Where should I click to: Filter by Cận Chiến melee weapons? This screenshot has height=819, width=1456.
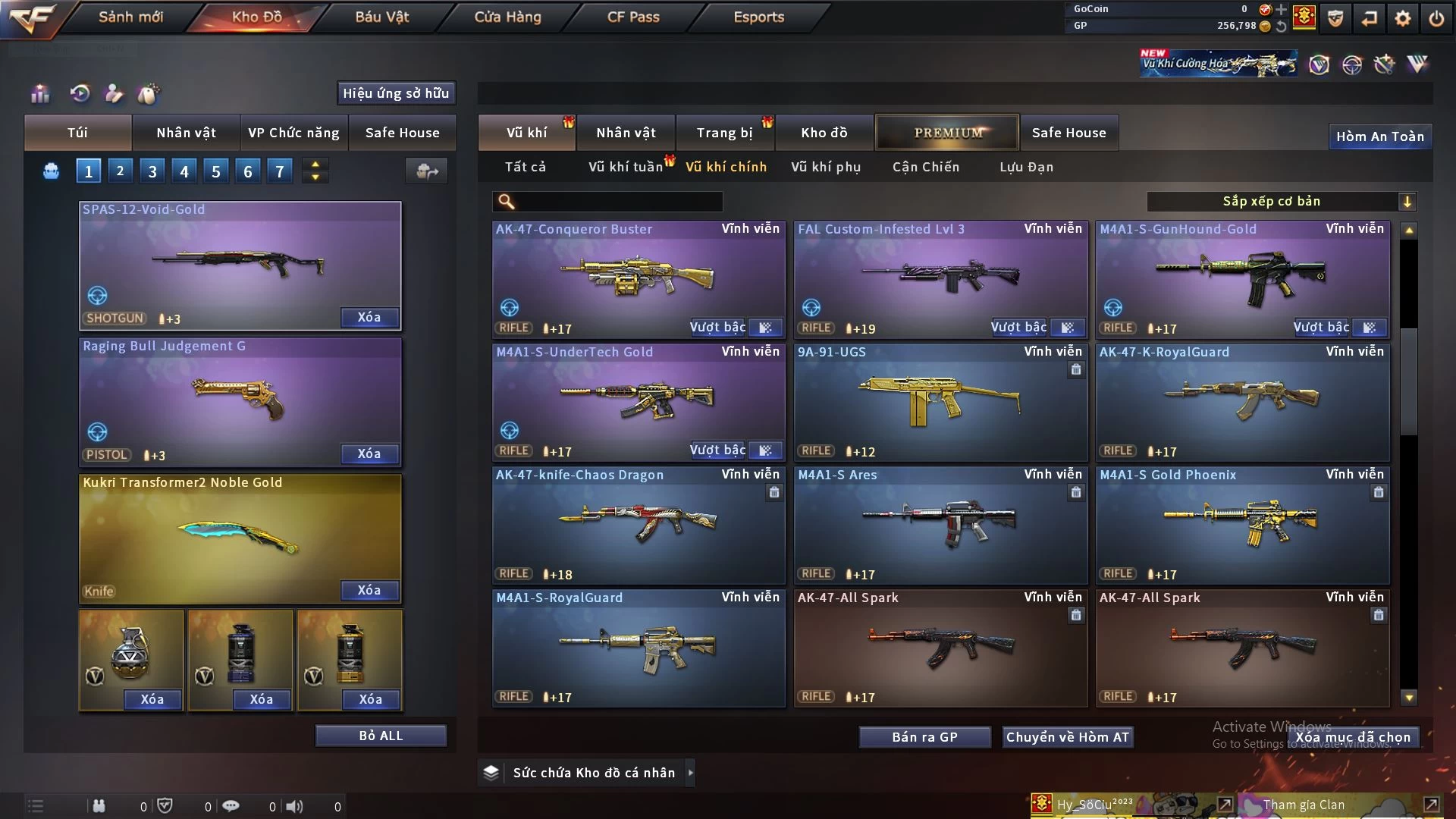click(925, 167)
